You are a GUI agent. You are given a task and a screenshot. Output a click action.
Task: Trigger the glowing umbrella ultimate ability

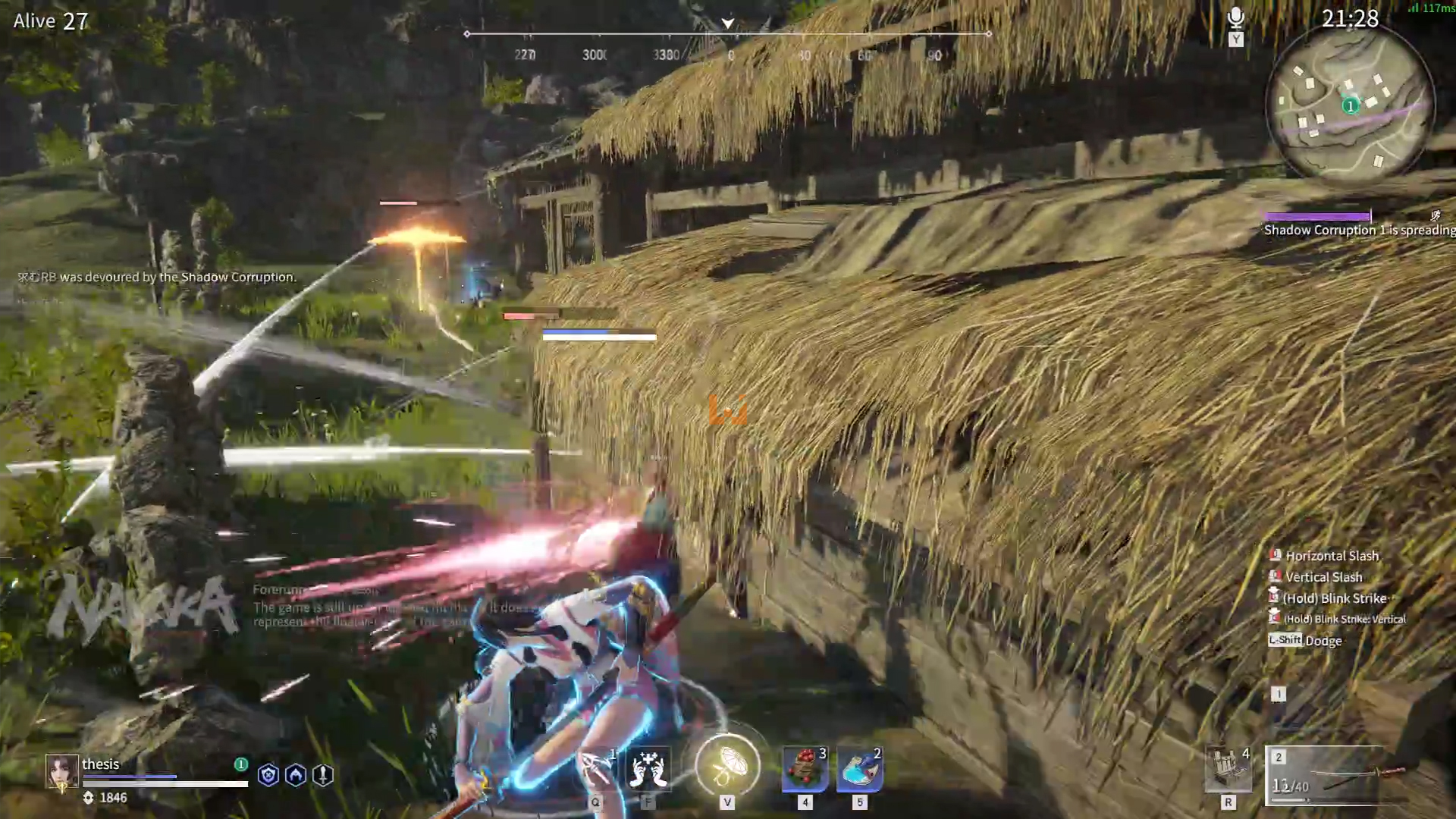pos(727,766)
